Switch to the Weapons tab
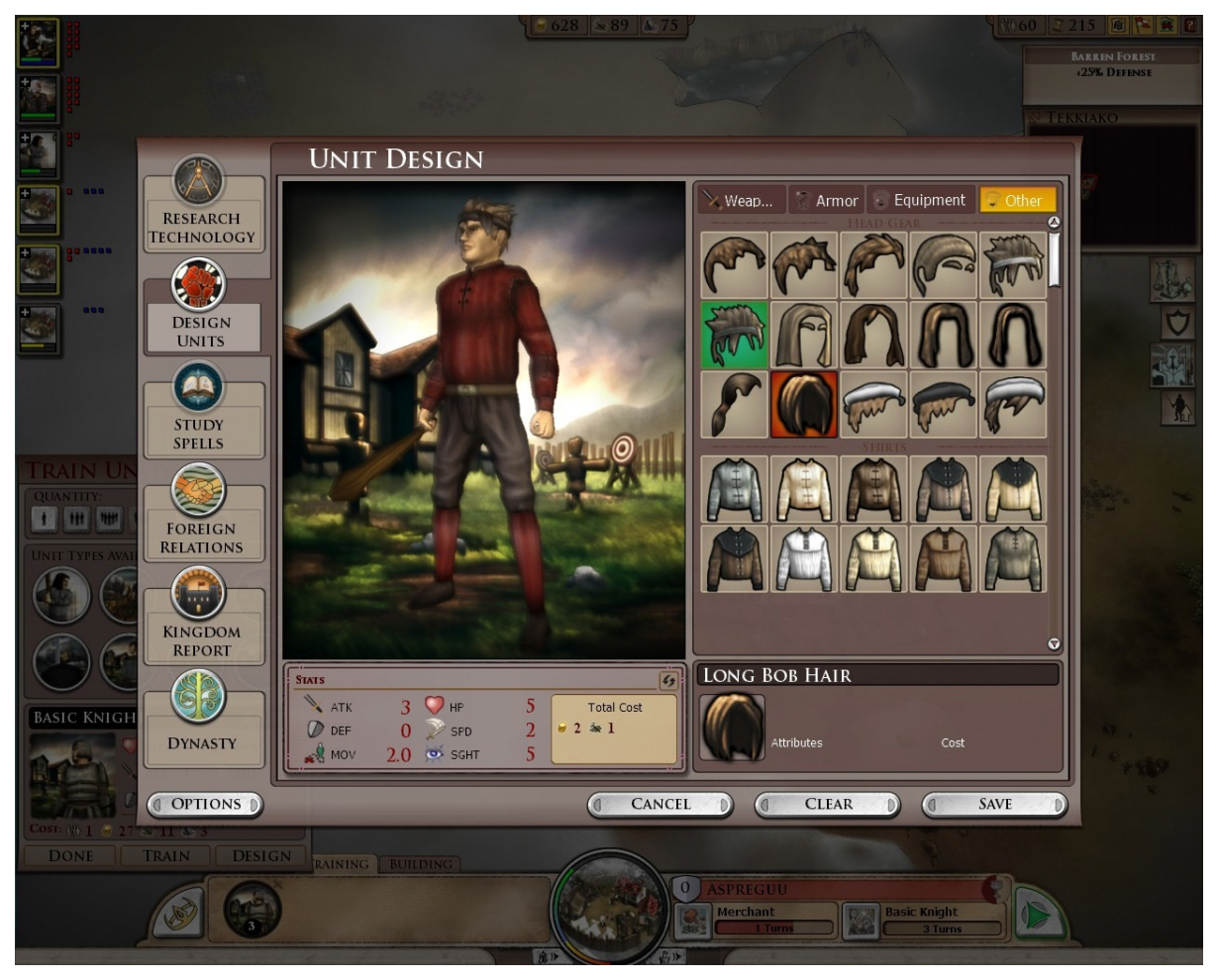 (x=740, y=200)
